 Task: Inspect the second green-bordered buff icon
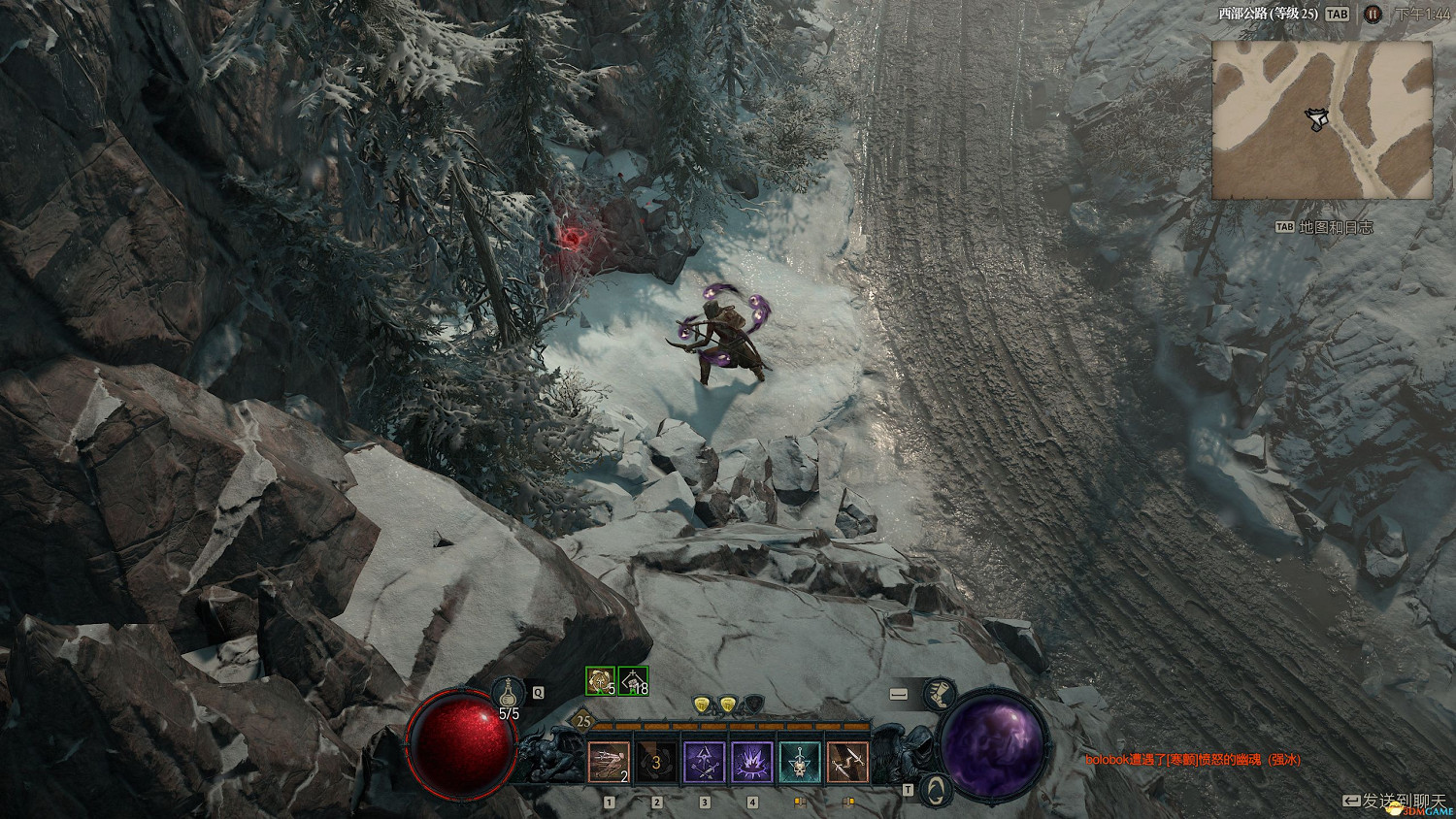click(633, 681)
